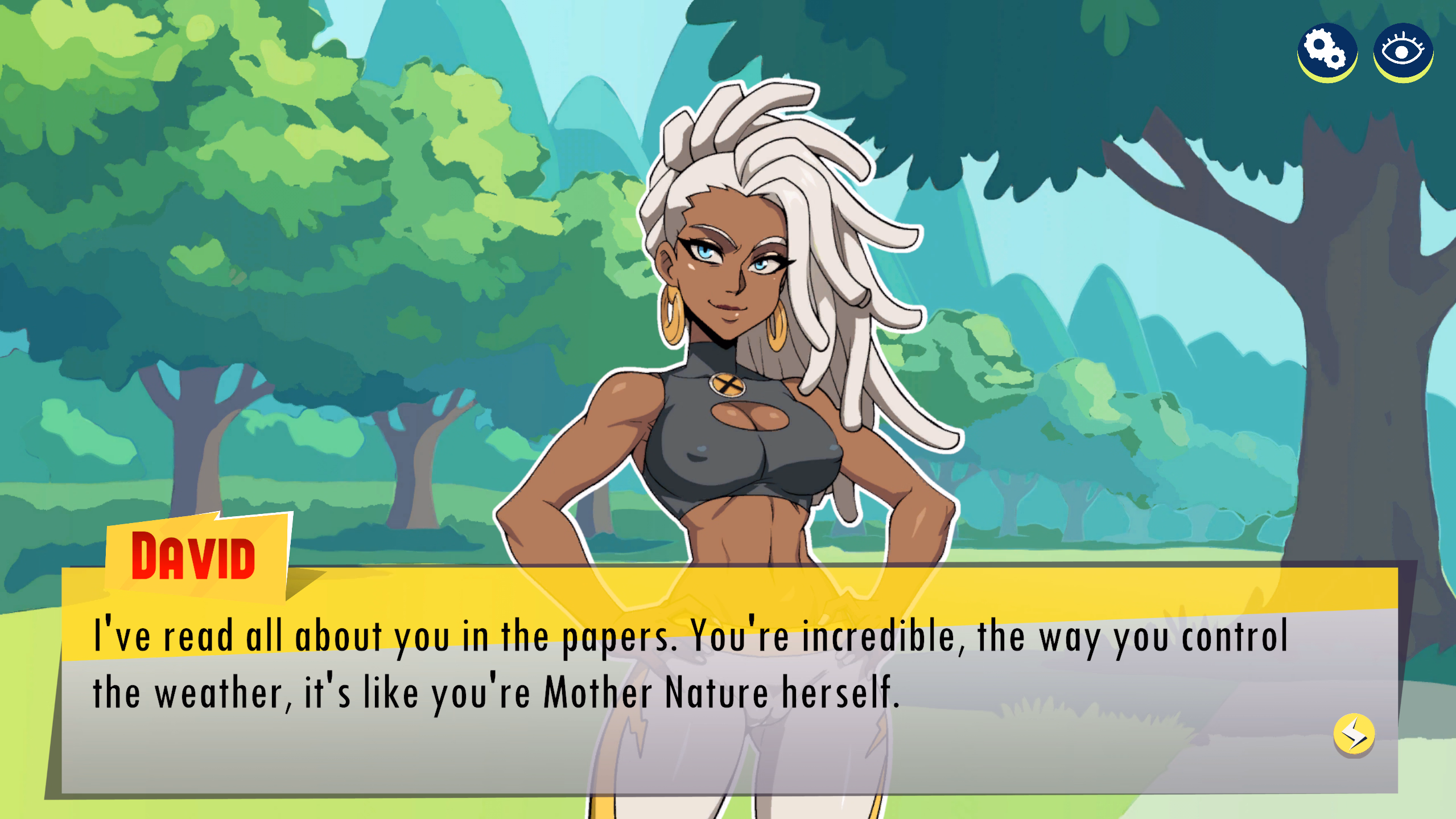Advance dialogue with the lightning bolt button
The image size is (1456, 819).
coord(1354,734)
